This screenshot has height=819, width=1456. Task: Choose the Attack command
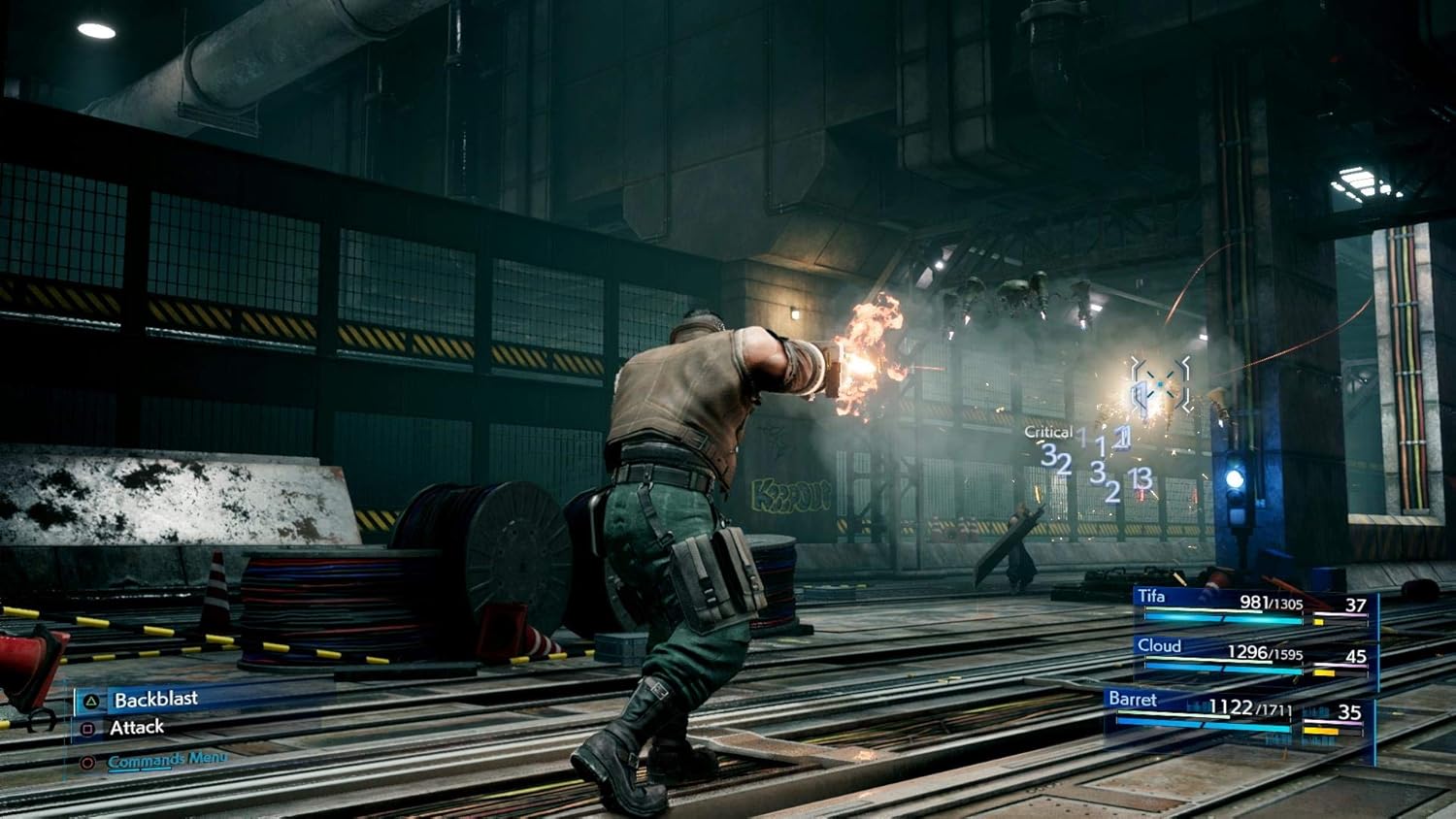(136, 728)
